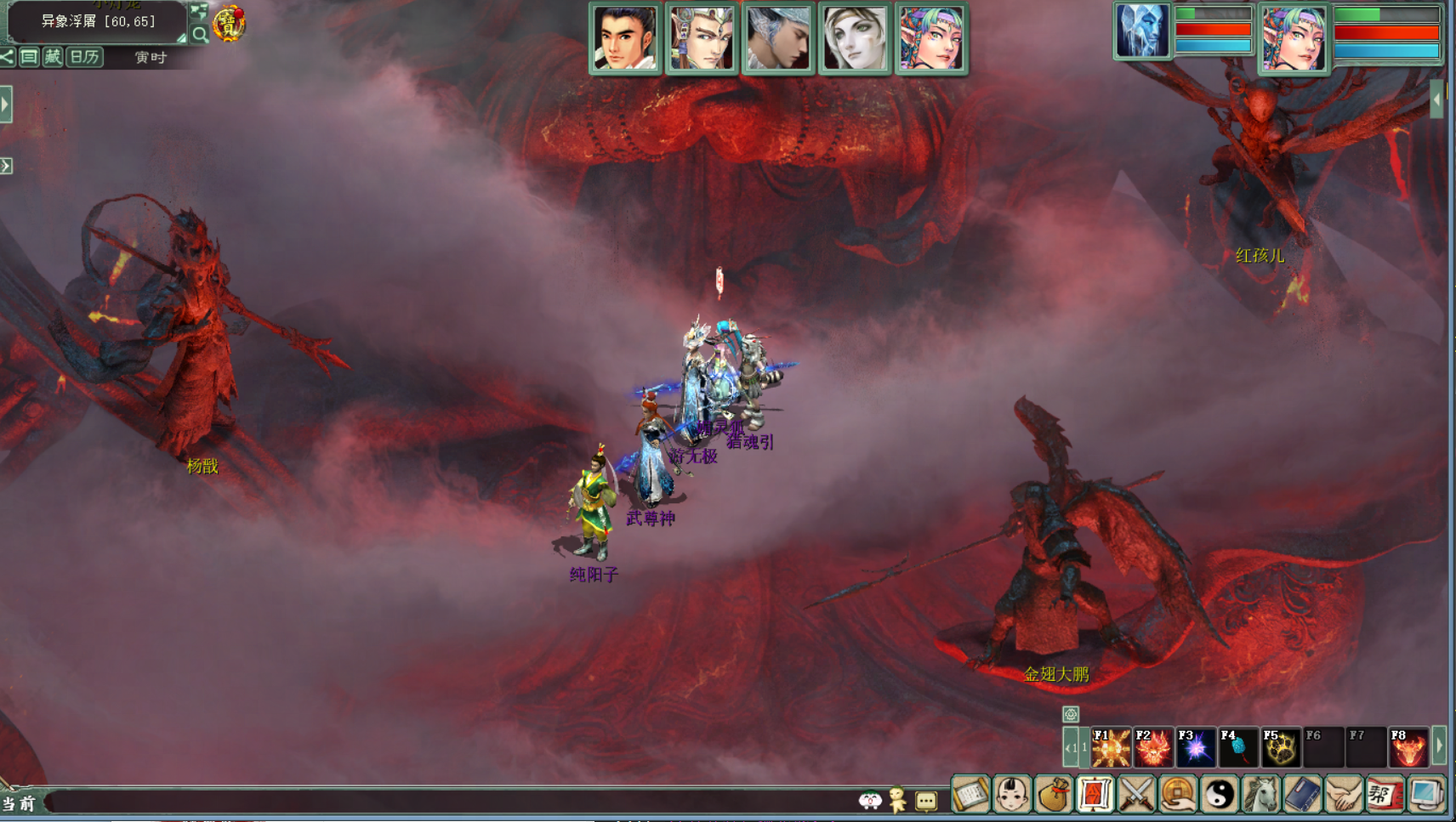The height and width of the screenshot is (822, 1456).
Task: Click the magnifying glass search button
Action: [200, 35]
